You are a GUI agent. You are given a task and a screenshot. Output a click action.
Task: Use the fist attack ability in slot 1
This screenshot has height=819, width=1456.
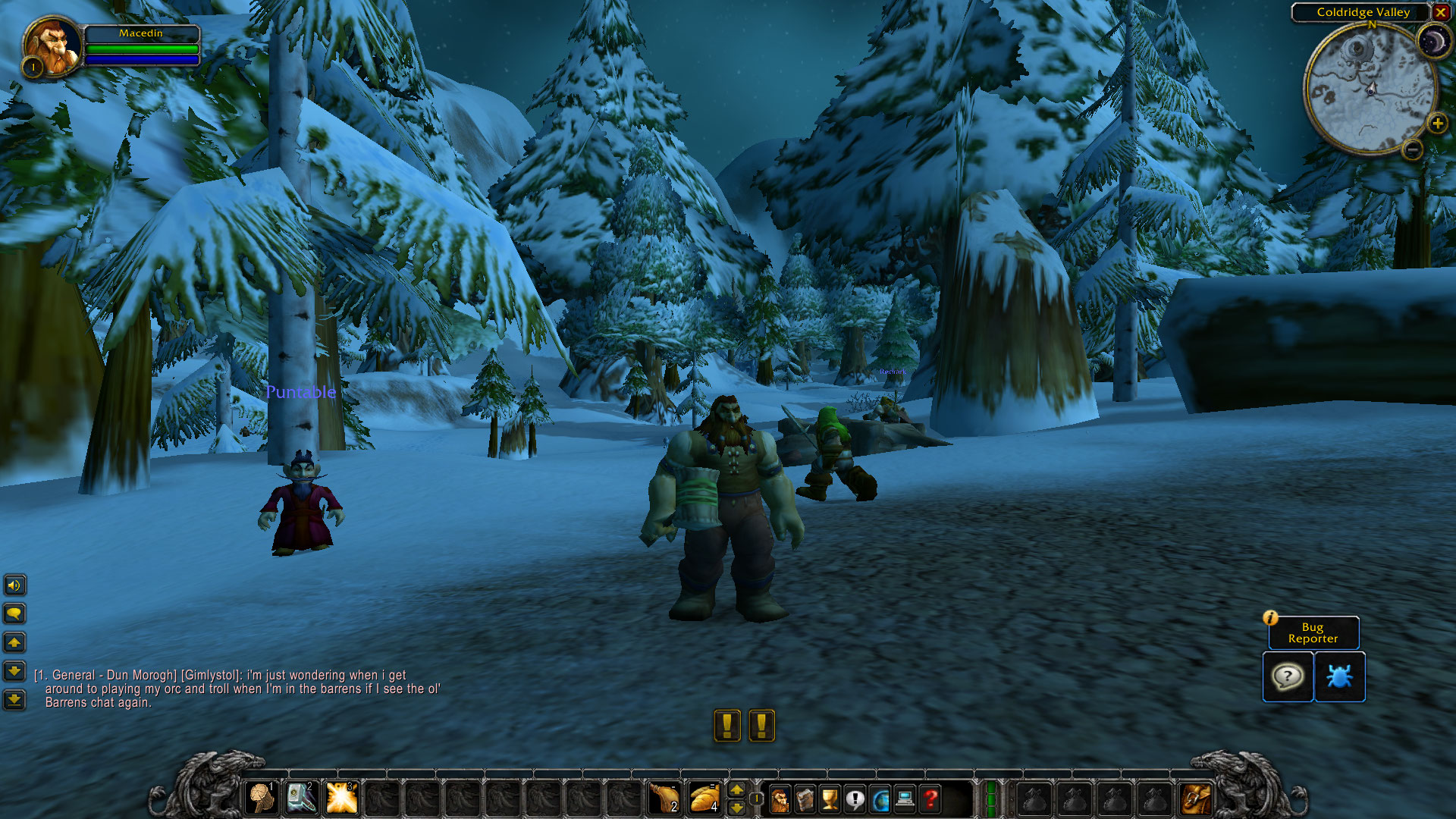click(262, 798)
